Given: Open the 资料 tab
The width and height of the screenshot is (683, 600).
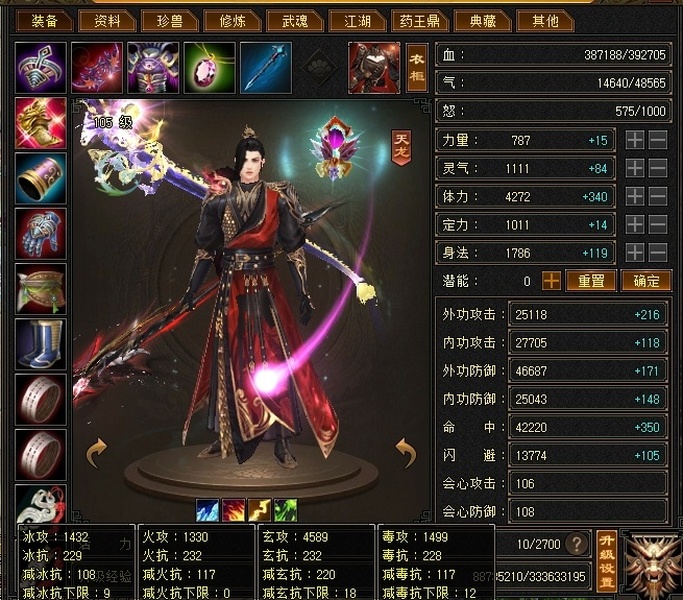Looking at the screenshot, I should point(107,20).
